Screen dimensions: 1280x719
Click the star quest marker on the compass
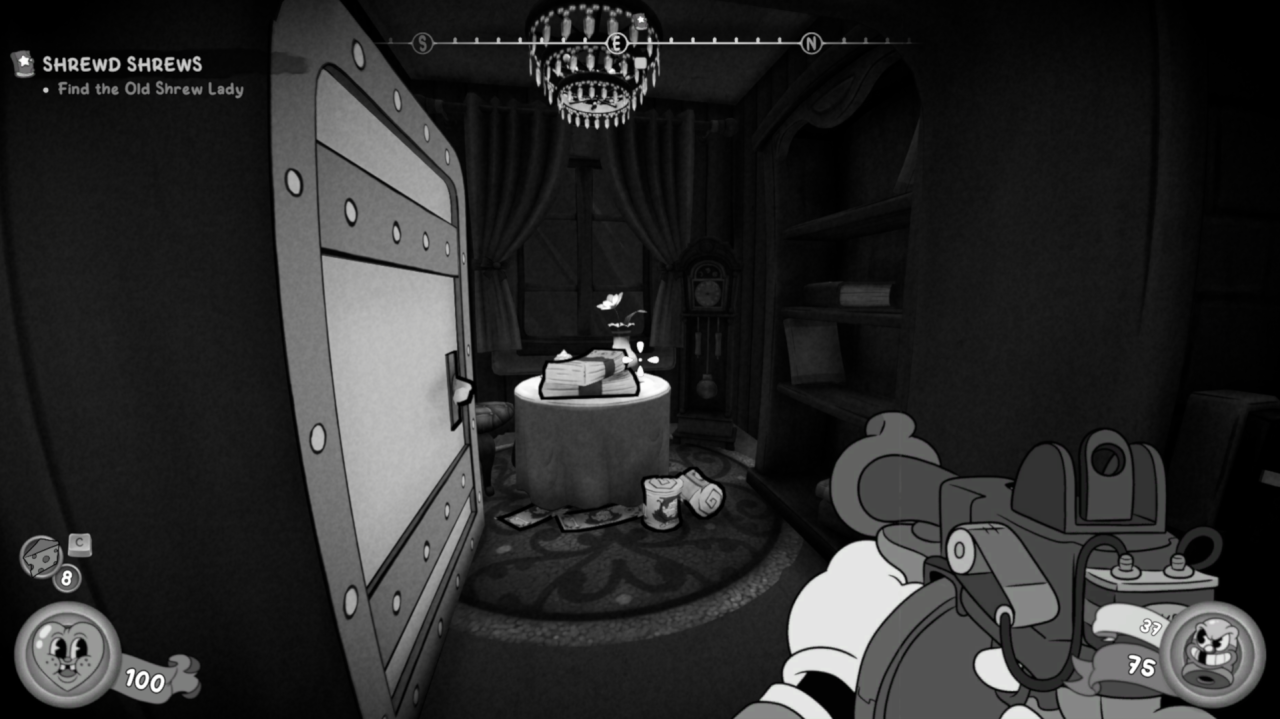point(641,21)
